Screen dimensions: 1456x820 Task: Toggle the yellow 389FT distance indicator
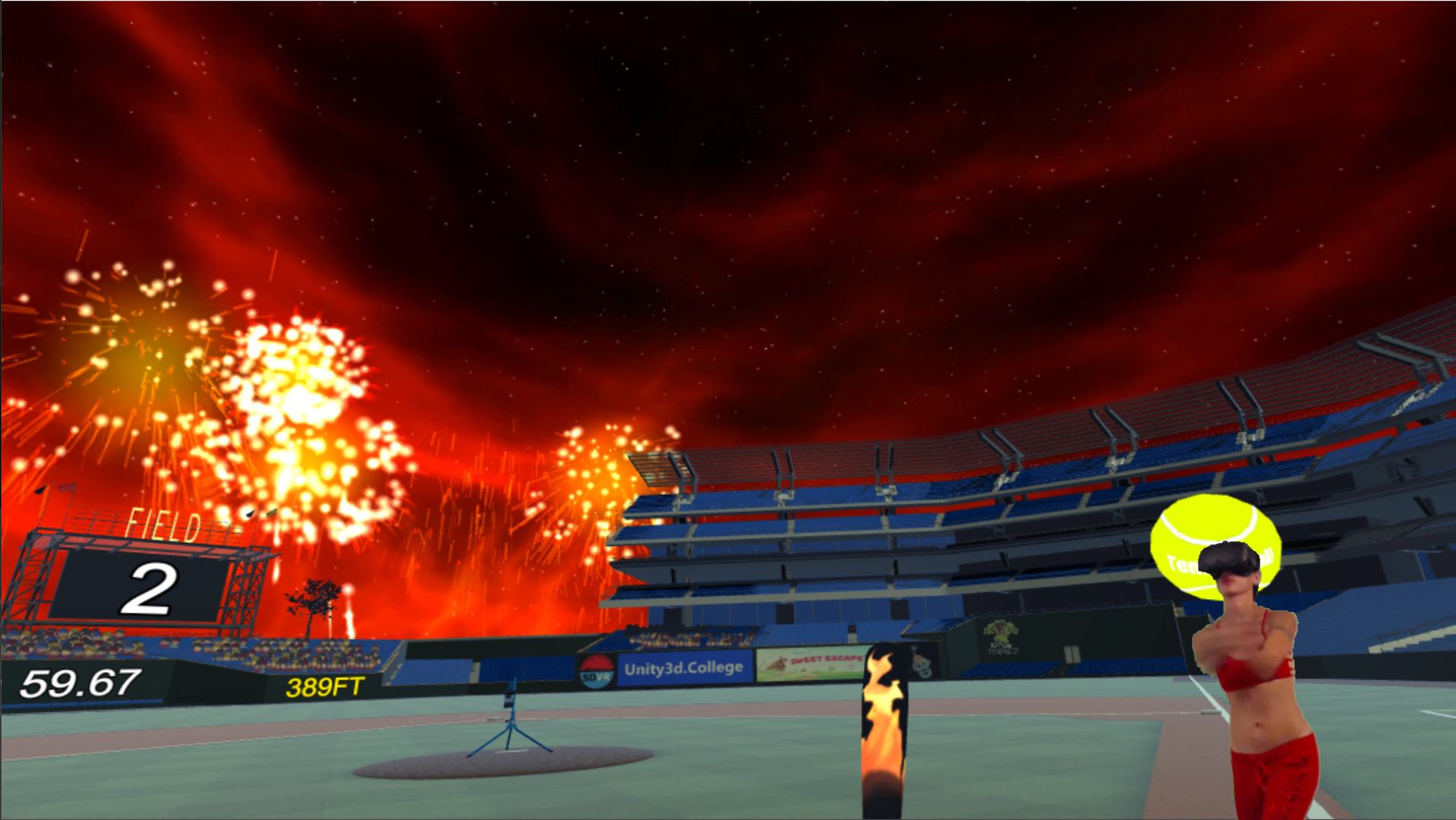[323, 686]
